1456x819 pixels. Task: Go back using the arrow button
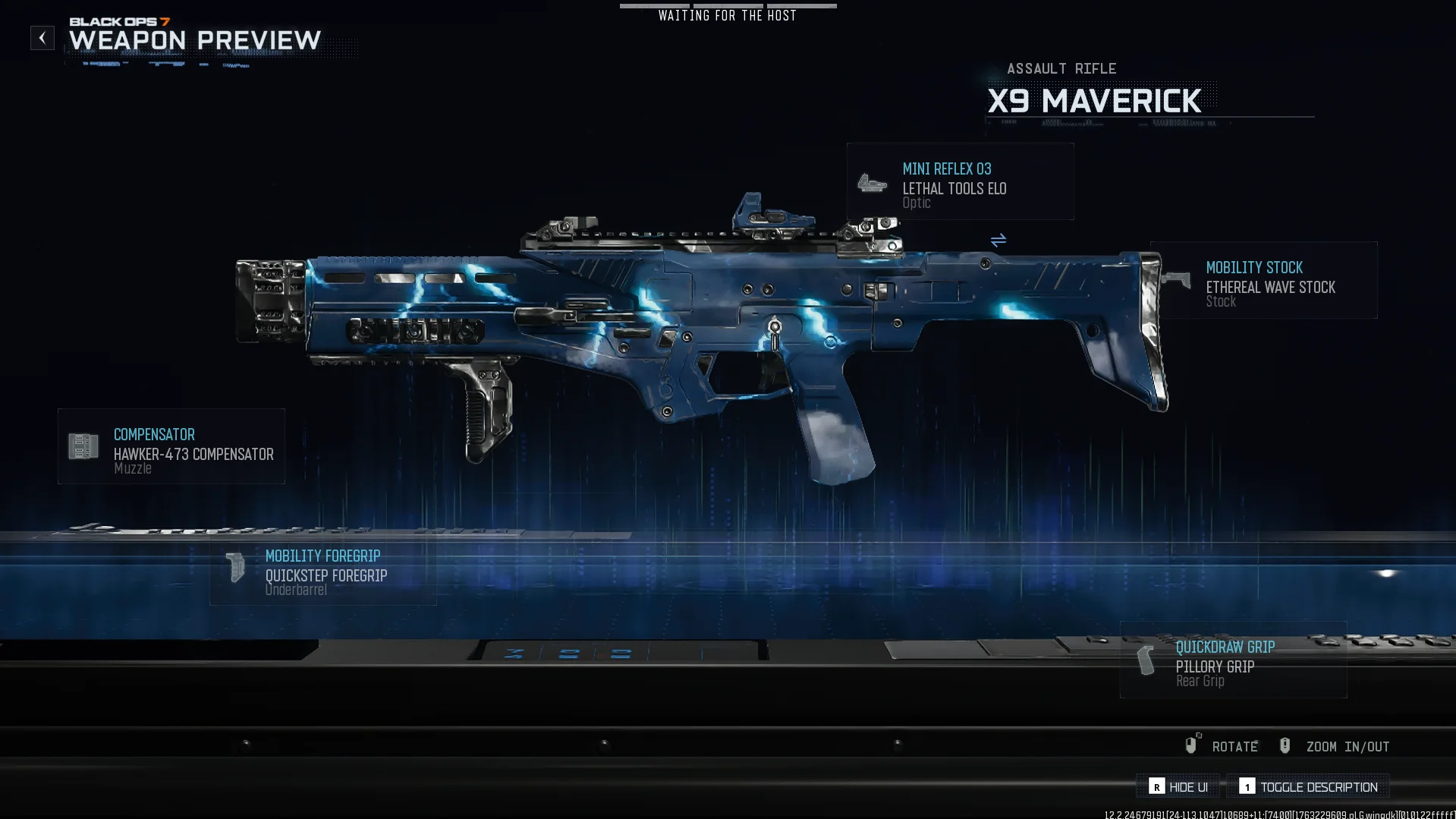pyautogui.click(x=42, y=38)
